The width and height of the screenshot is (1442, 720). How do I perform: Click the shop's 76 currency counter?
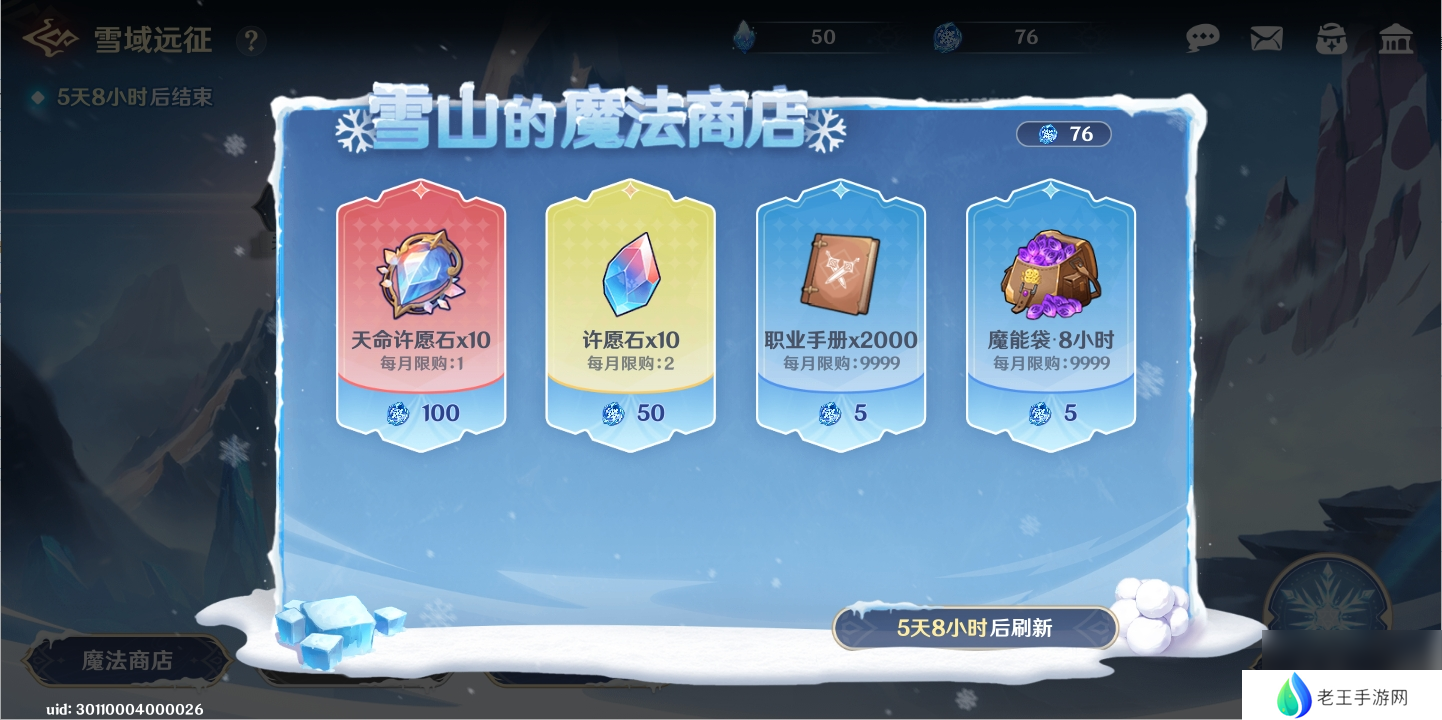click(x=1063, y=134)
